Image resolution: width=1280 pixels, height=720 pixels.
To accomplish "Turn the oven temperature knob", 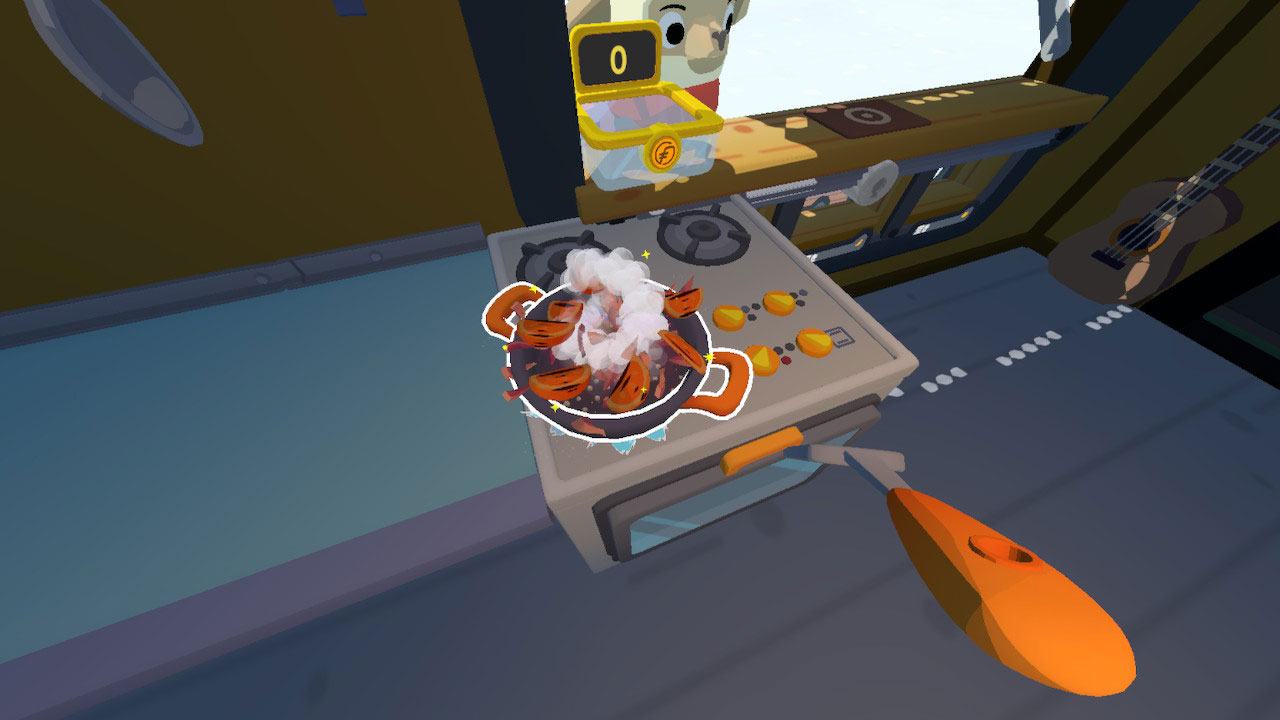I will click(814, 342).
